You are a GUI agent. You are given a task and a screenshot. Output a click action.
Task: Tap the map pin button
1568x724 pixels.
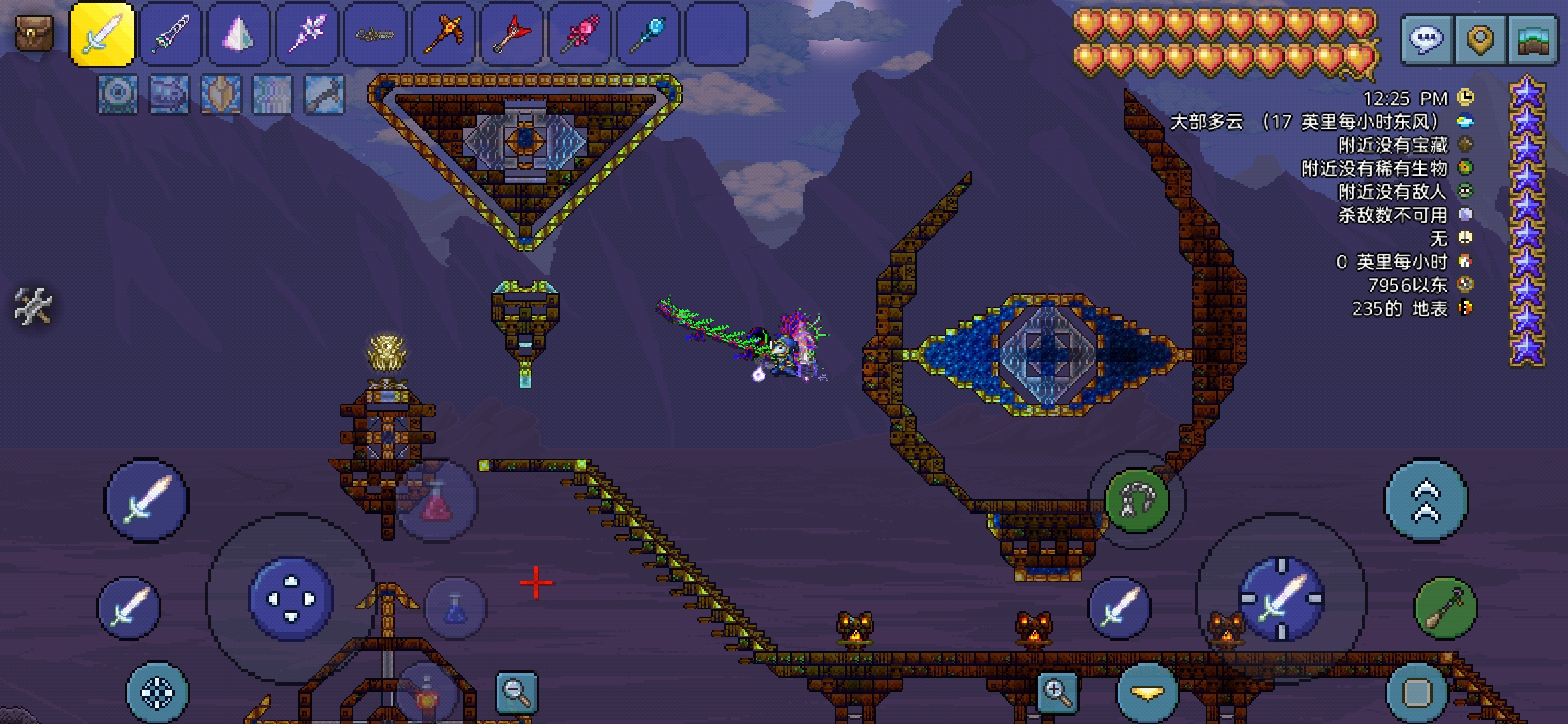[1480, 40]
